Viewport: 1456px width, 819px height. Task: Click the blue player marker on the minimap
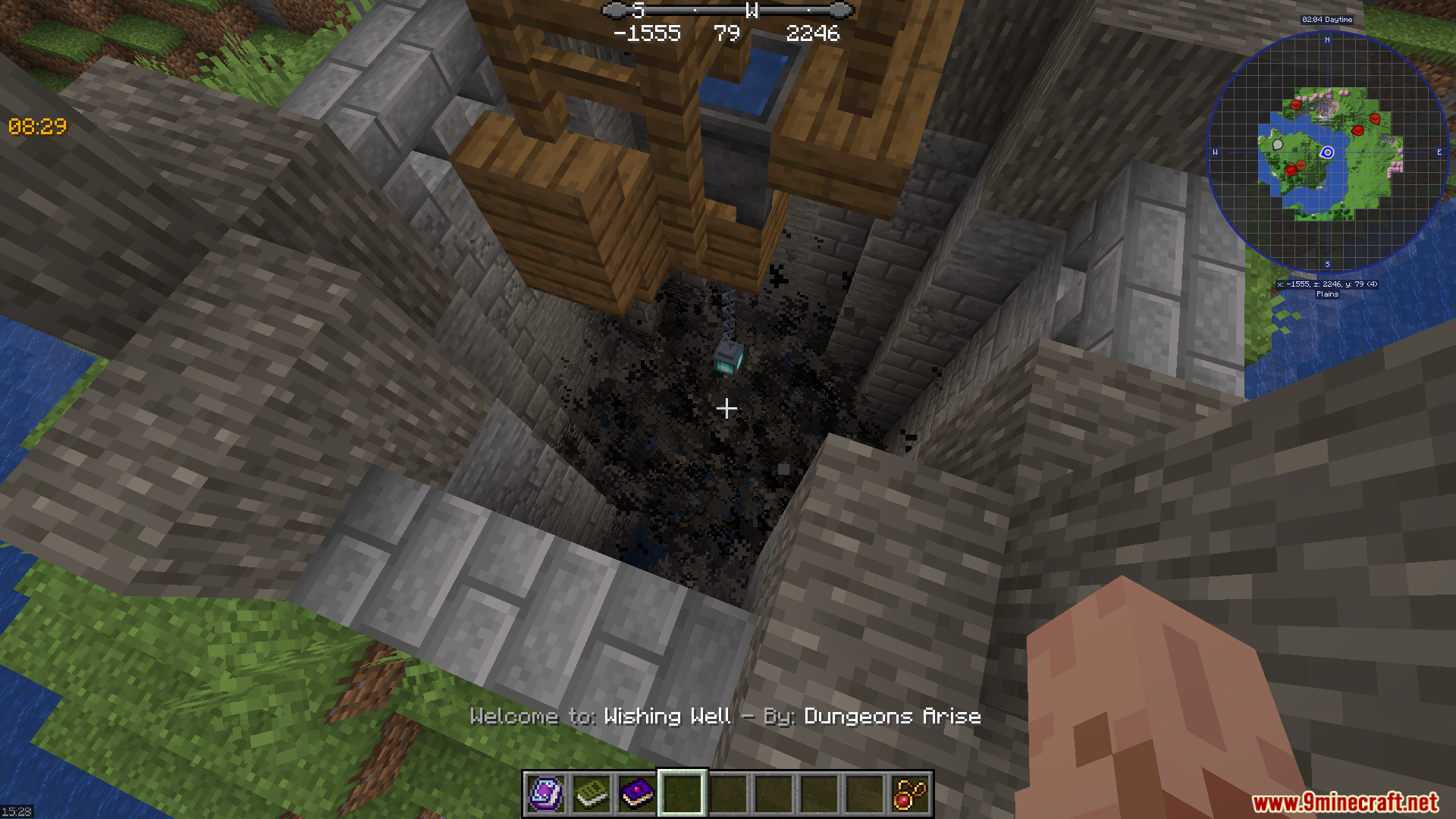[x=1327, y=152]
